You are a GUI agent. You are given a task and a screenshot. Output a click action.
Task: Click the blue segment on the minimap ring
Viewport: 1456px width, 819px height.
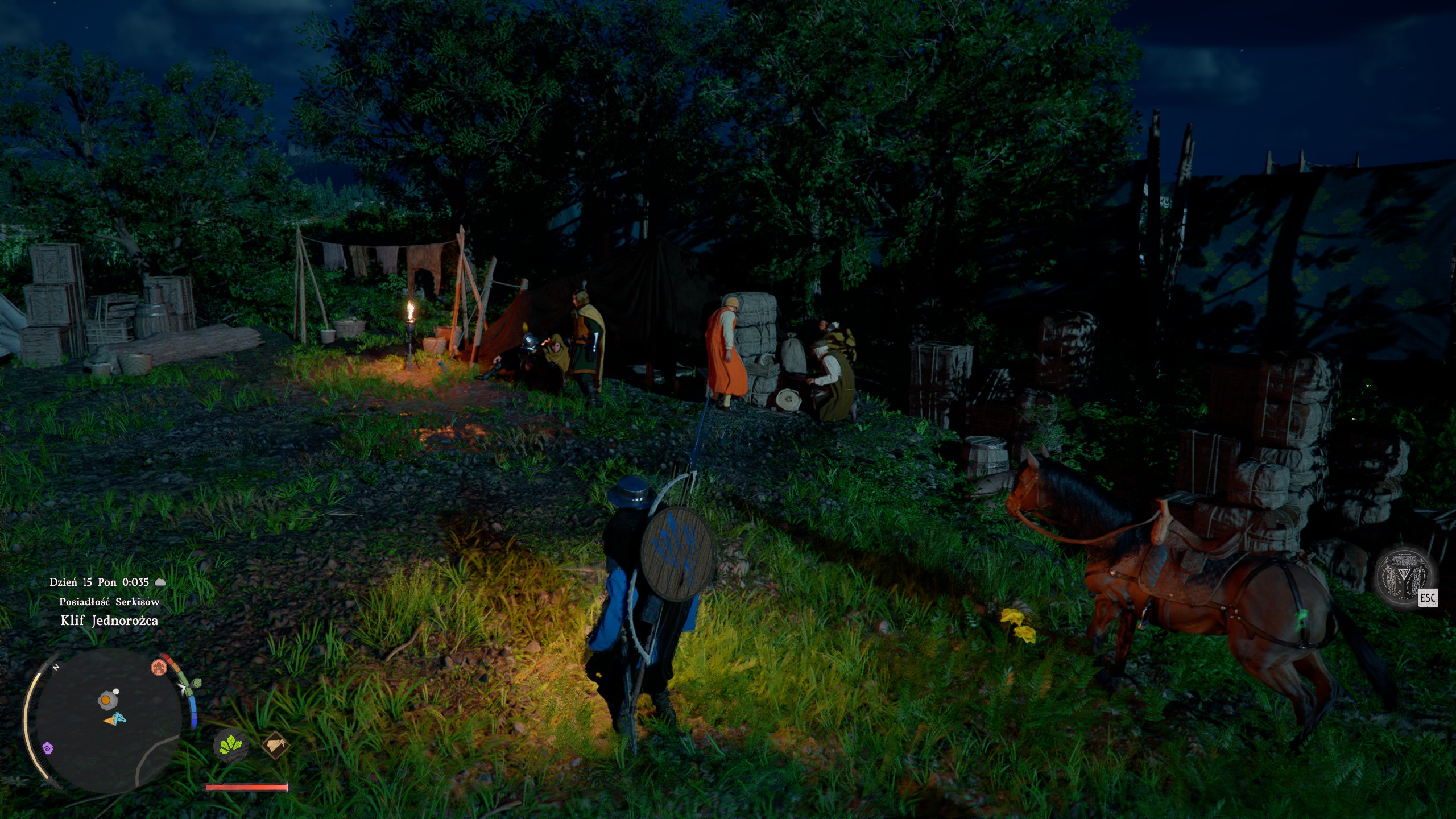[x=193, y=705]
